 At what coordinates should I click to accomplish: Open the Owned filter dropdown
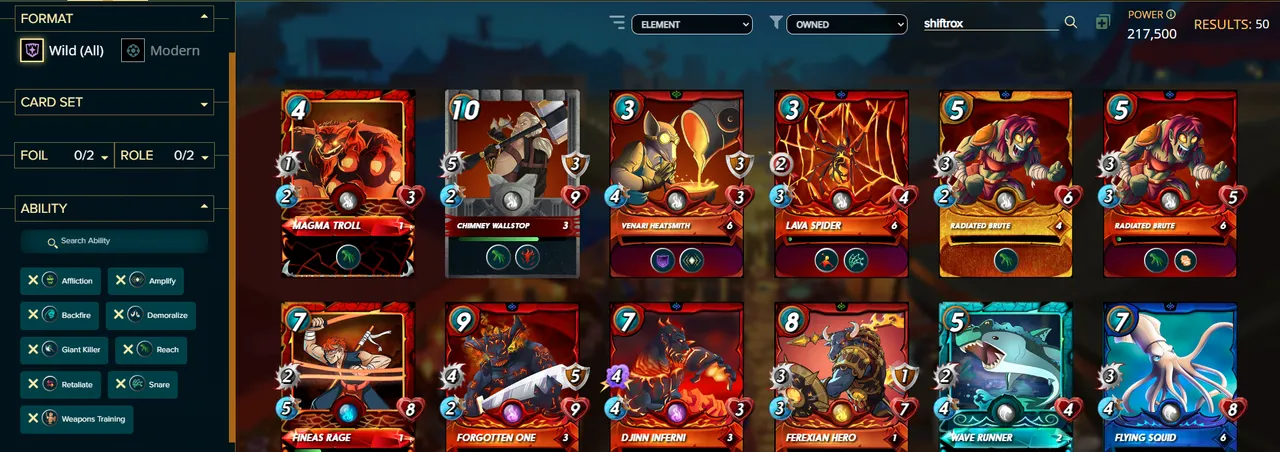click(x=846, y=24)
